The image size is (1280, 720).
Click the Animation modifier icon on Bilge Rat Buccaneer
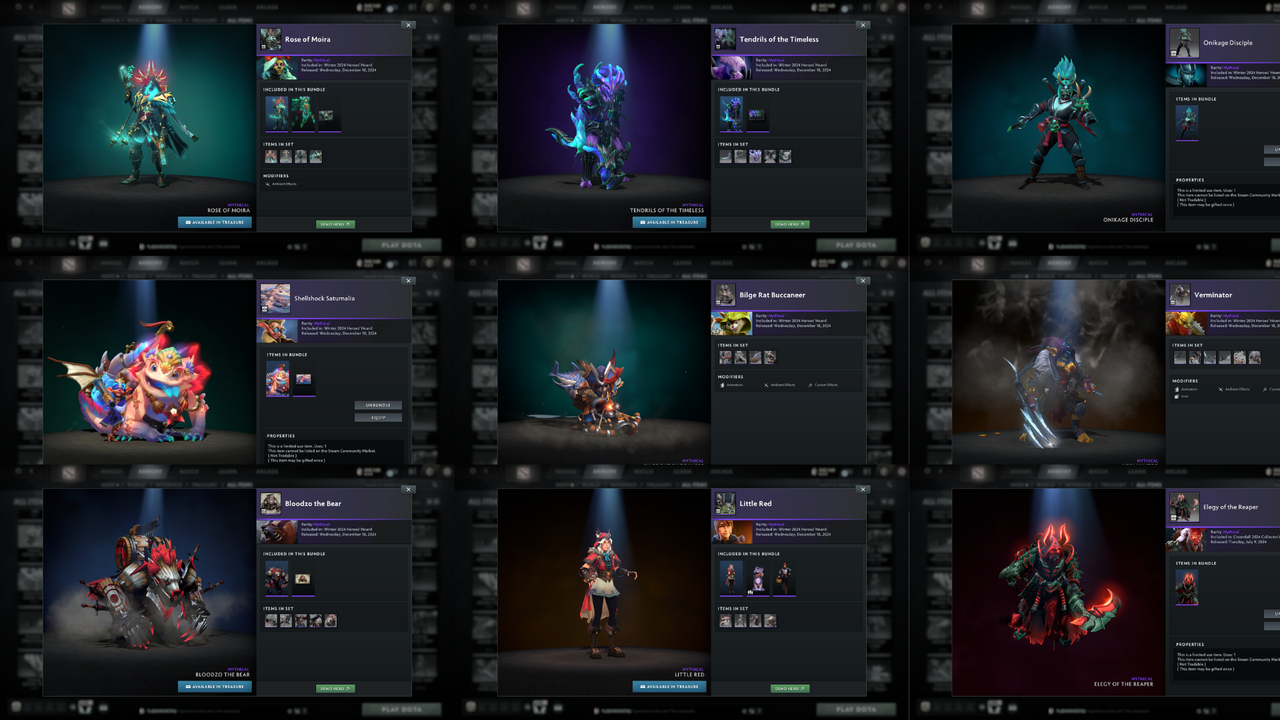click(x=722, y=385)
